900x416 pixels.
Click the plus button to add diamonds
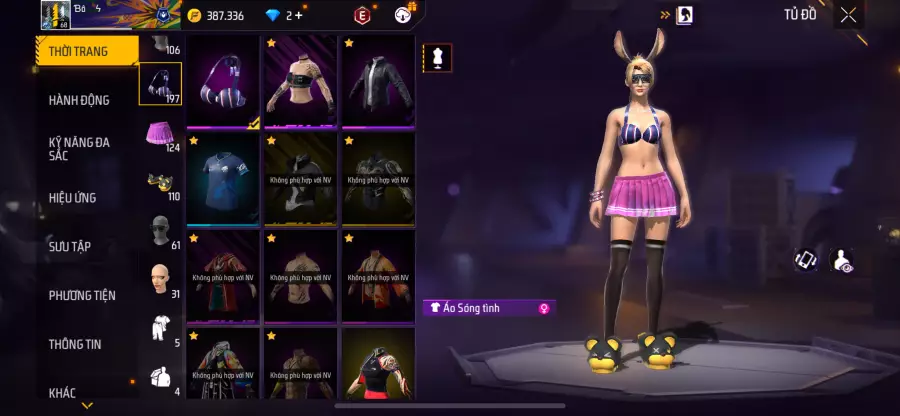point(298,15)
